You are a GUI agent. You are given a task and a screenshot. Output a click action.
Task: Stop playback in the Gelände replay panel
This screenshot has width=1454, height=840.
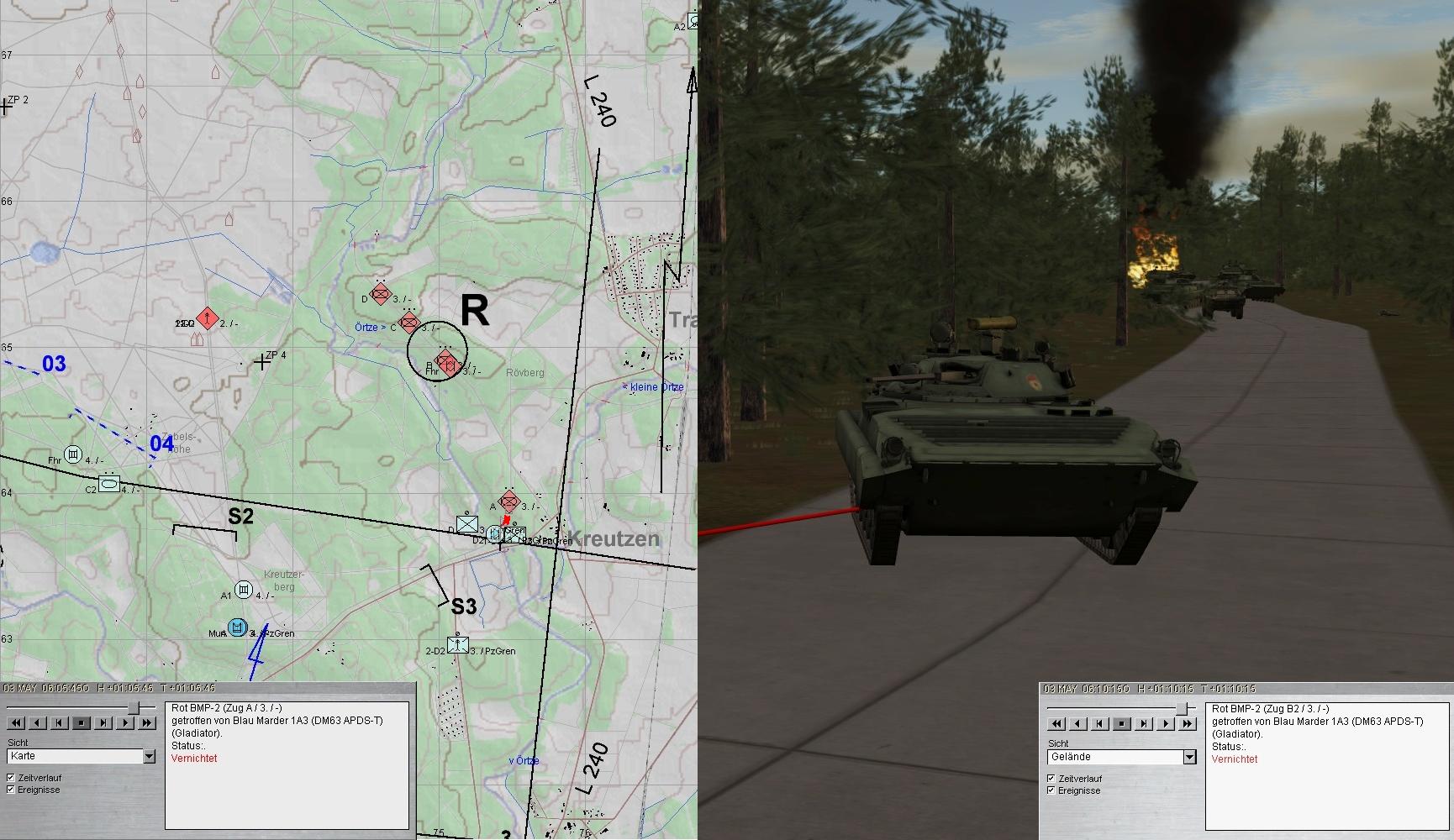(1122, 723)
